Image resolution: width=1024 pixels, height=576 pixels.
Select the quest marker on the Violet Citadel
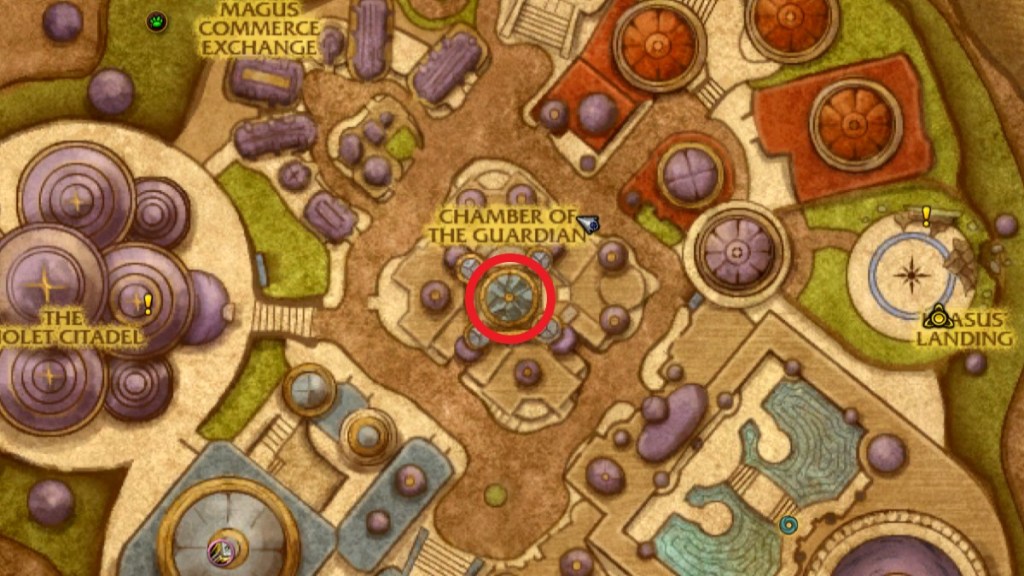(x=148, y=303)
